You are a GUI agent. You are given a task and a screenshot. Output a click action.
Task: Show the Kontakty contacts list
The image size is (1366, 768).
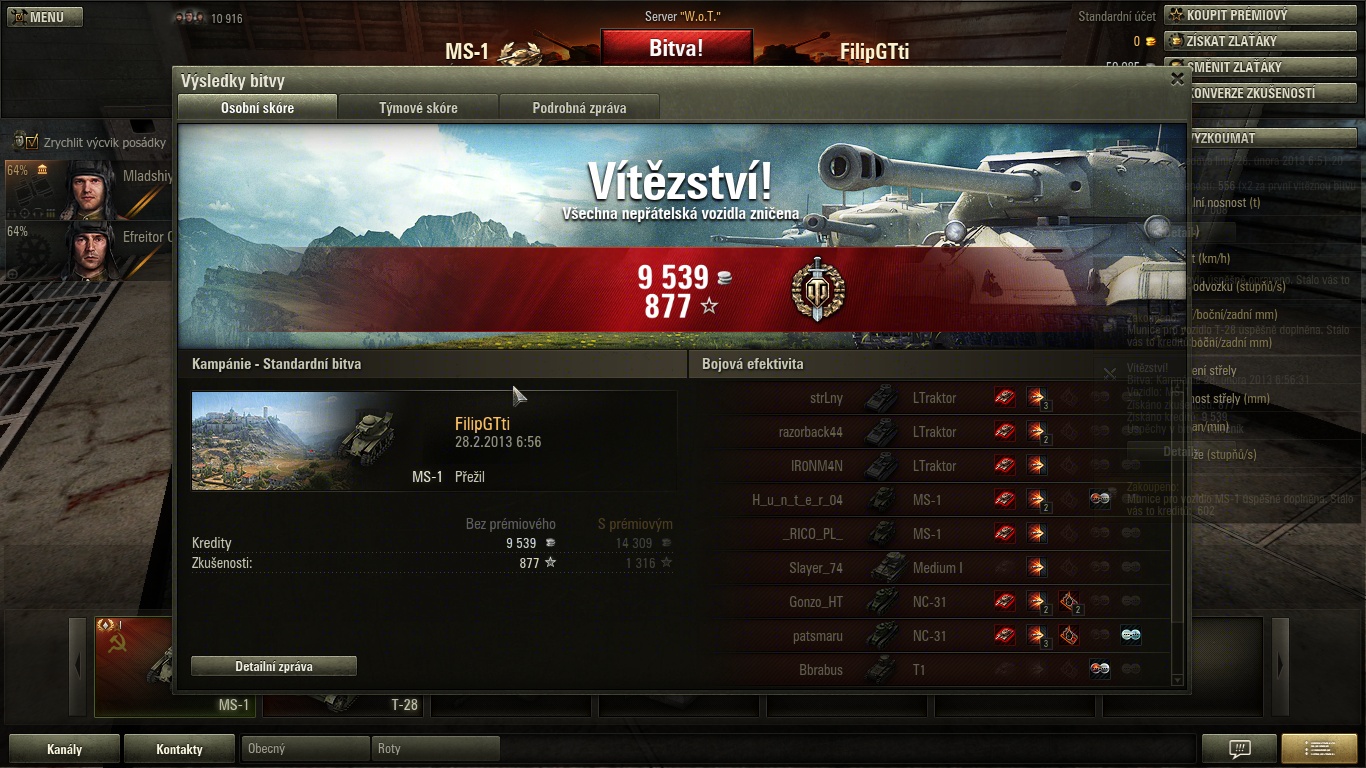click(x=179, y=748)
